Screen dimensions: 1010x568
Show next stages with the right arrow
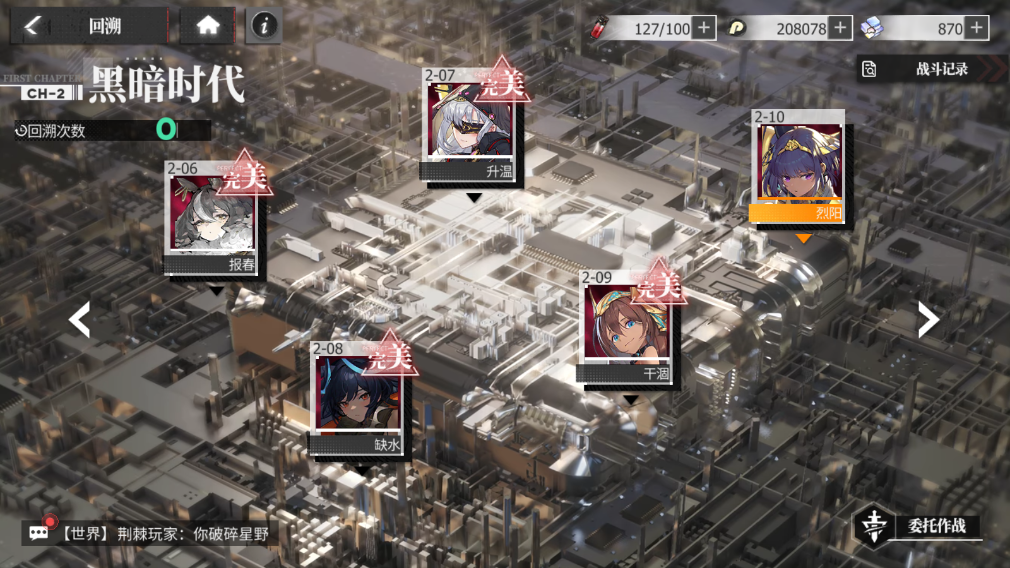pos(929,320)
